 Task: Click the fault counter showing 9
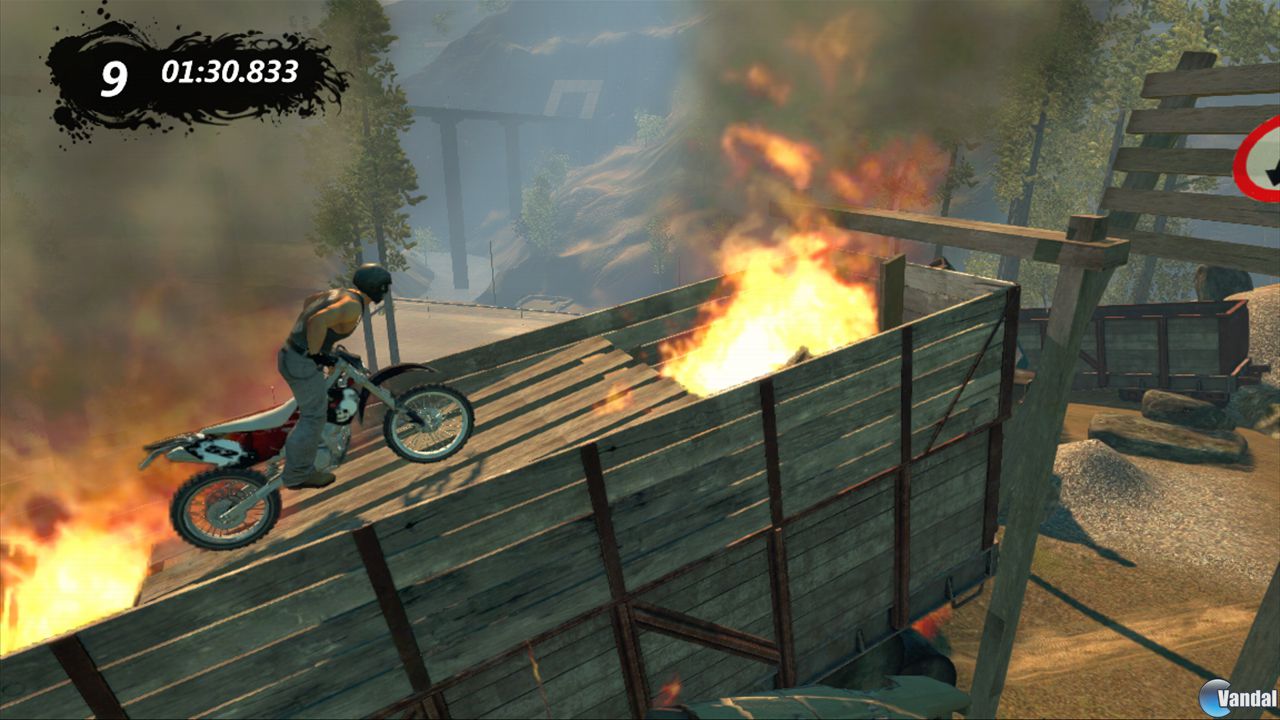point(114,73)
